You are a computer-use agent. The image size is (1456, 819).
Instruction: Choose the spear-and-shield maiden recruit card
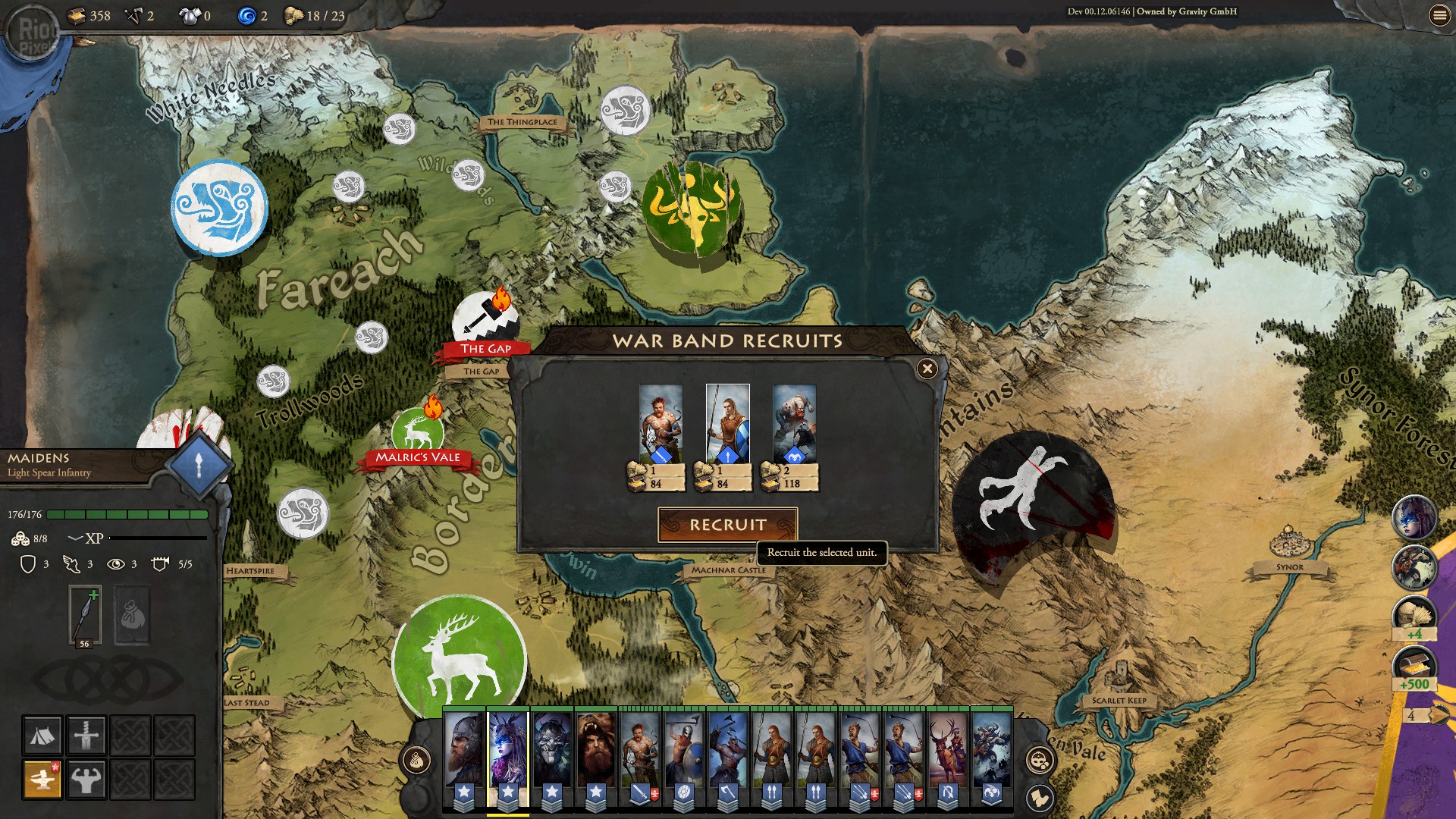tap(727, 424)
